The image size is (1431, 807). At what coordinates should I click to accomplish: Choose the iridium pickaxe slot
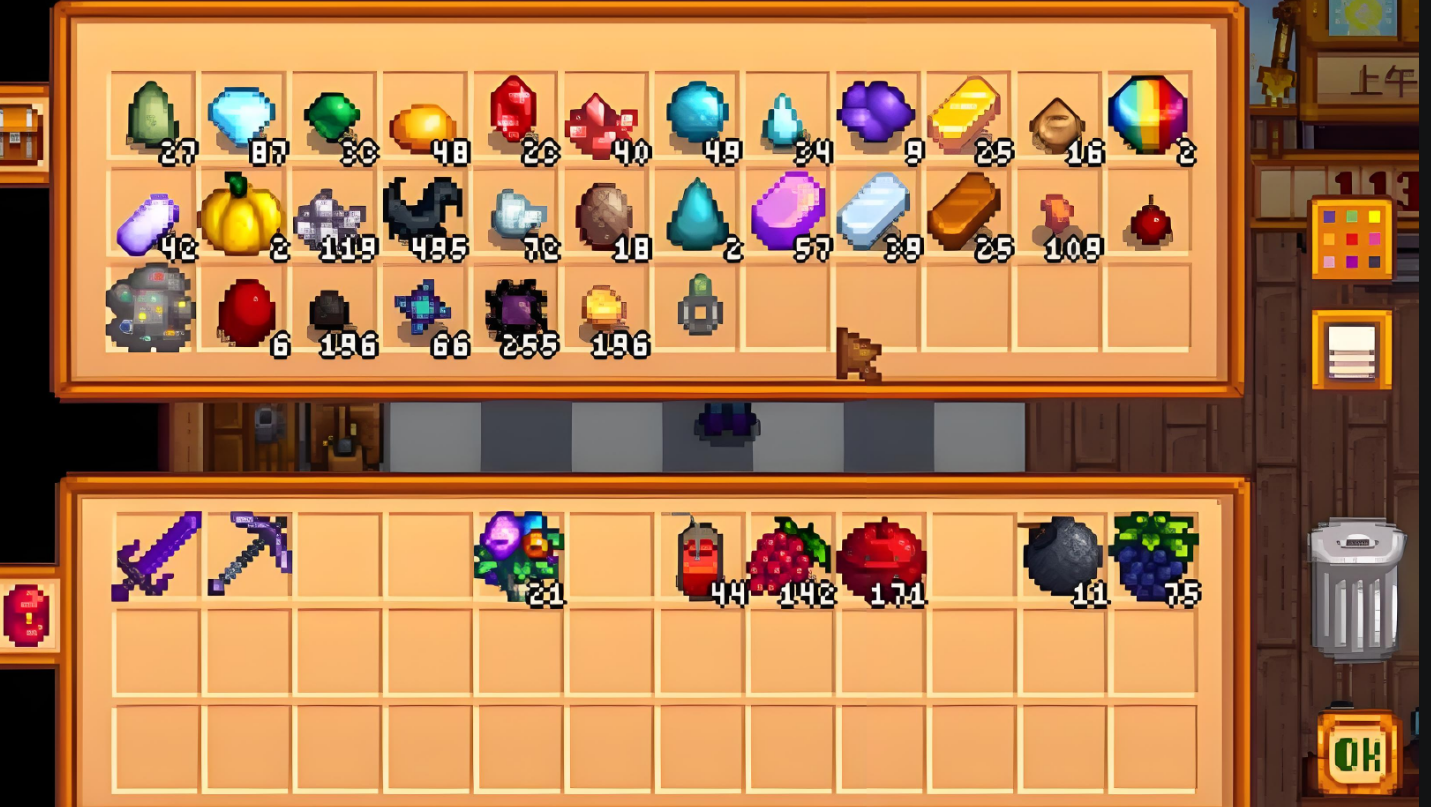tap(248, 554)
